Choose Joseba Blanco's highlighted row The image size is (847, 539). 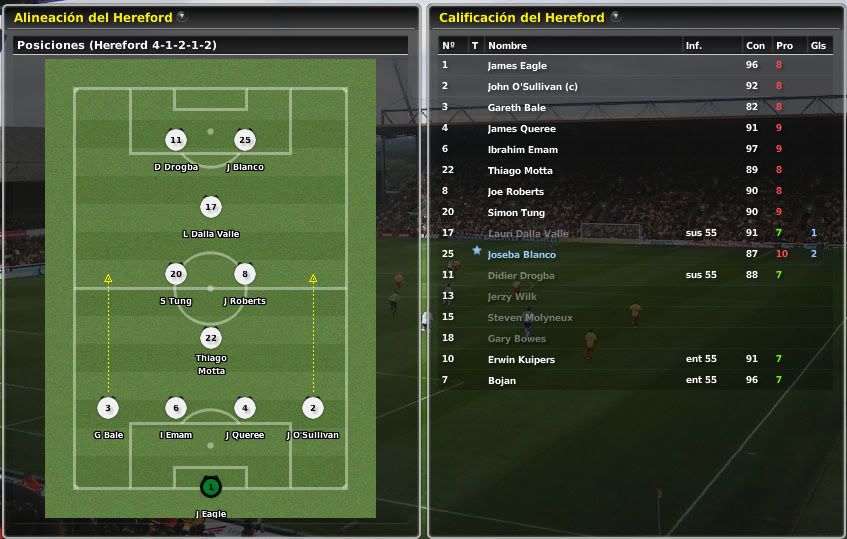(x=521, y=255)
